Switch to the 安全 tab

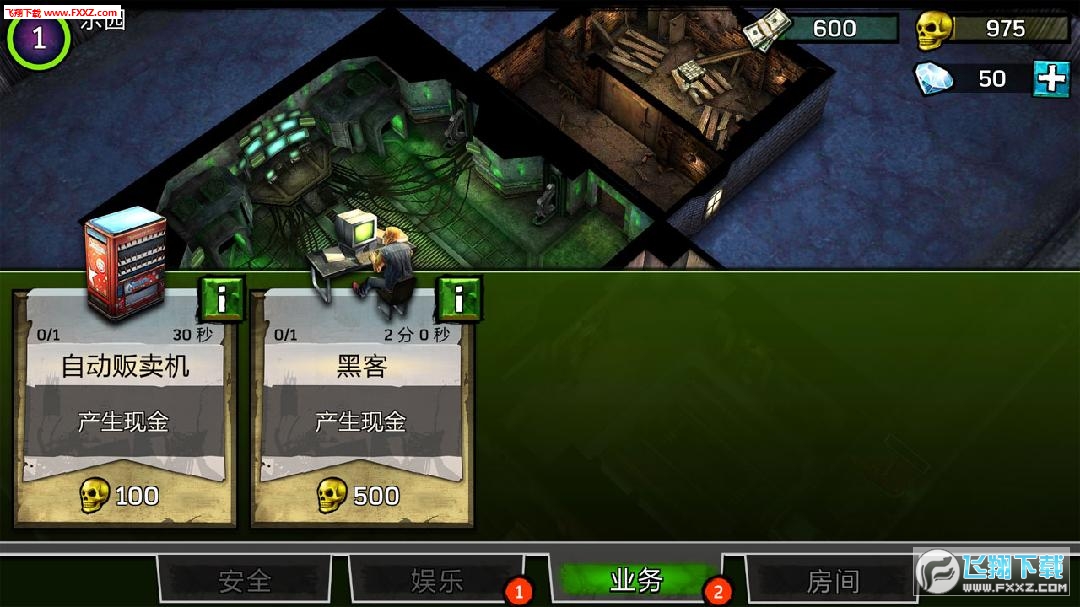244,580
